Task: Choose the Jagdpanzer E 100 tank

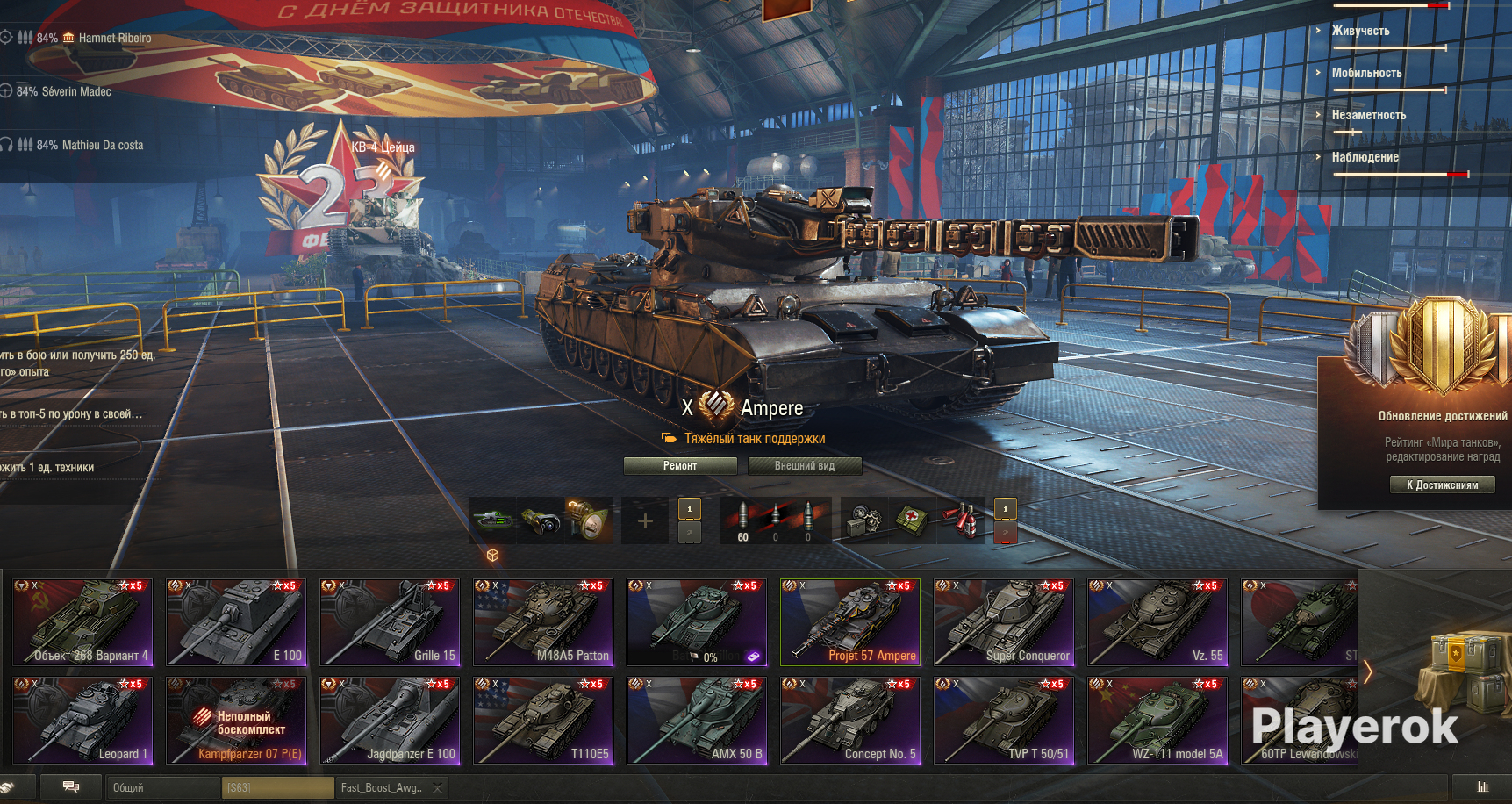Action: 390,721
